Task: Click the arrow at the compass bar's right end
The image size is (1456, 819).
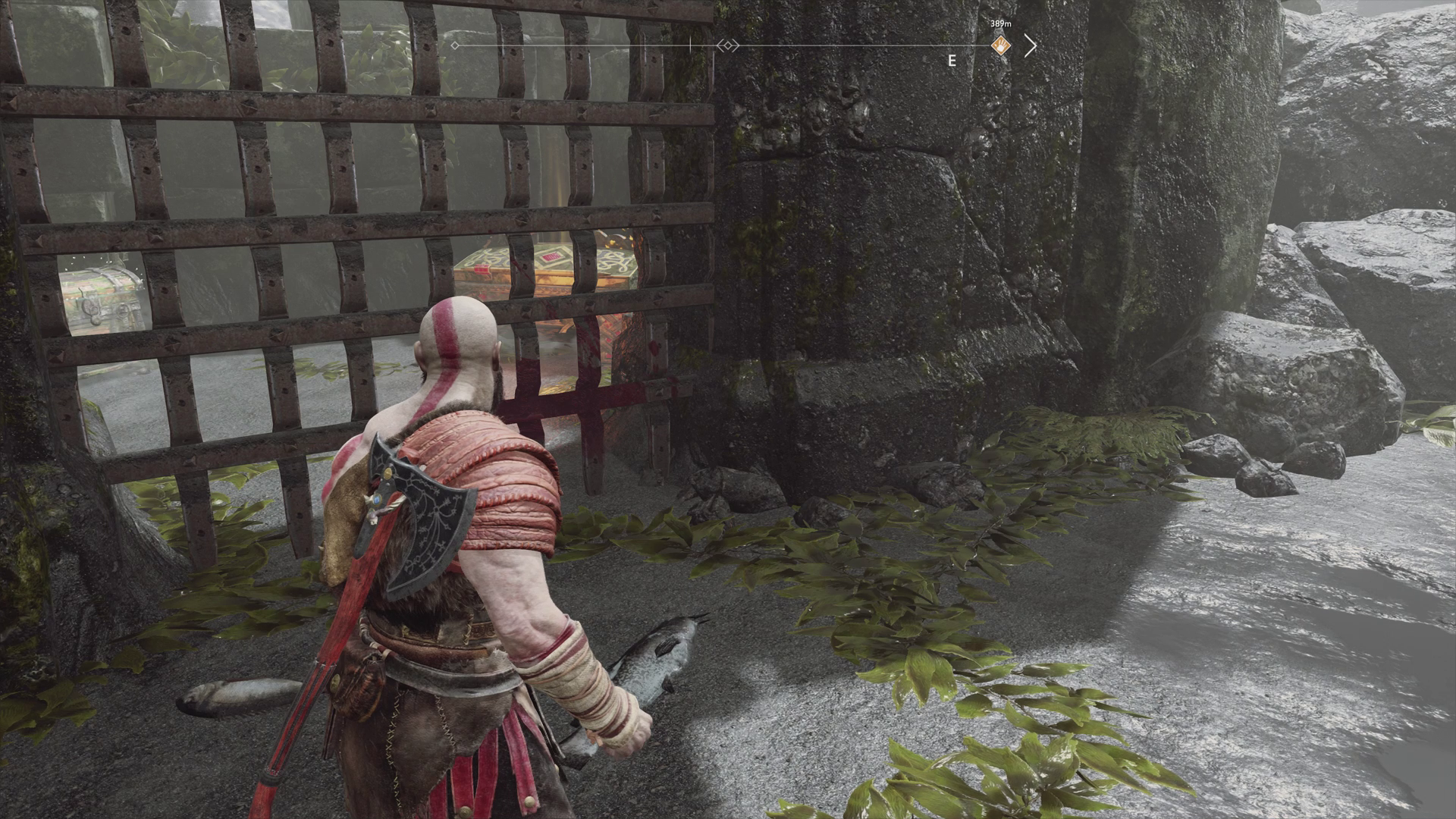Action: click(x=1030, y=45)
